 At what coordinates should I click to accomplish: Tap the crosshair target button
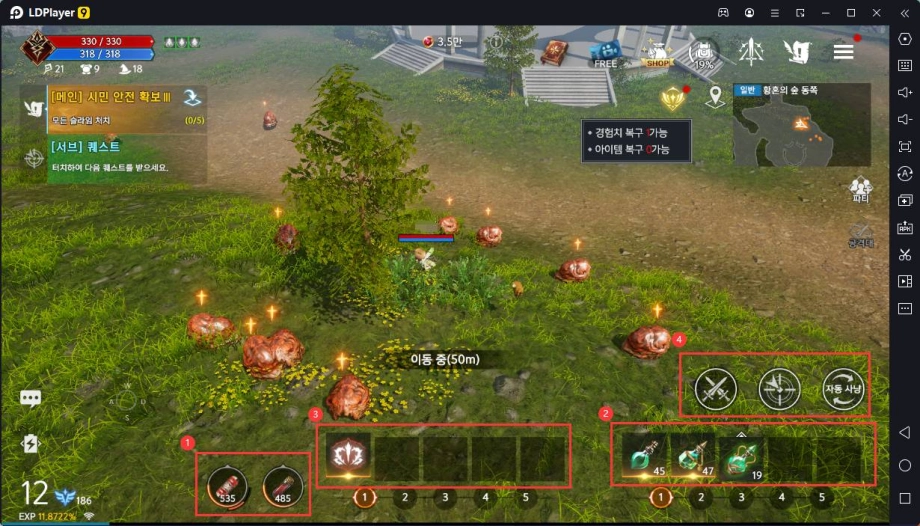coord(779,389)
